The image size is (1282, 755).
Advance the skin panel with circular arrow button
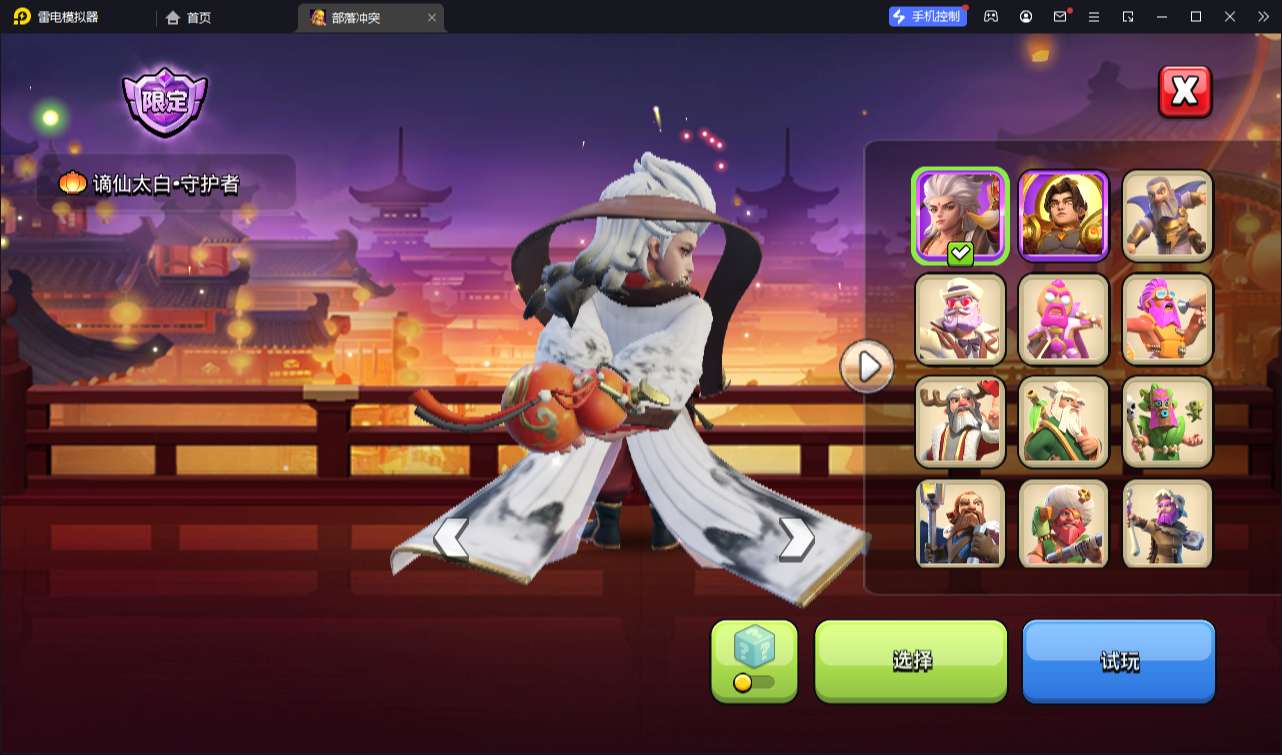[x=866, y=366]
